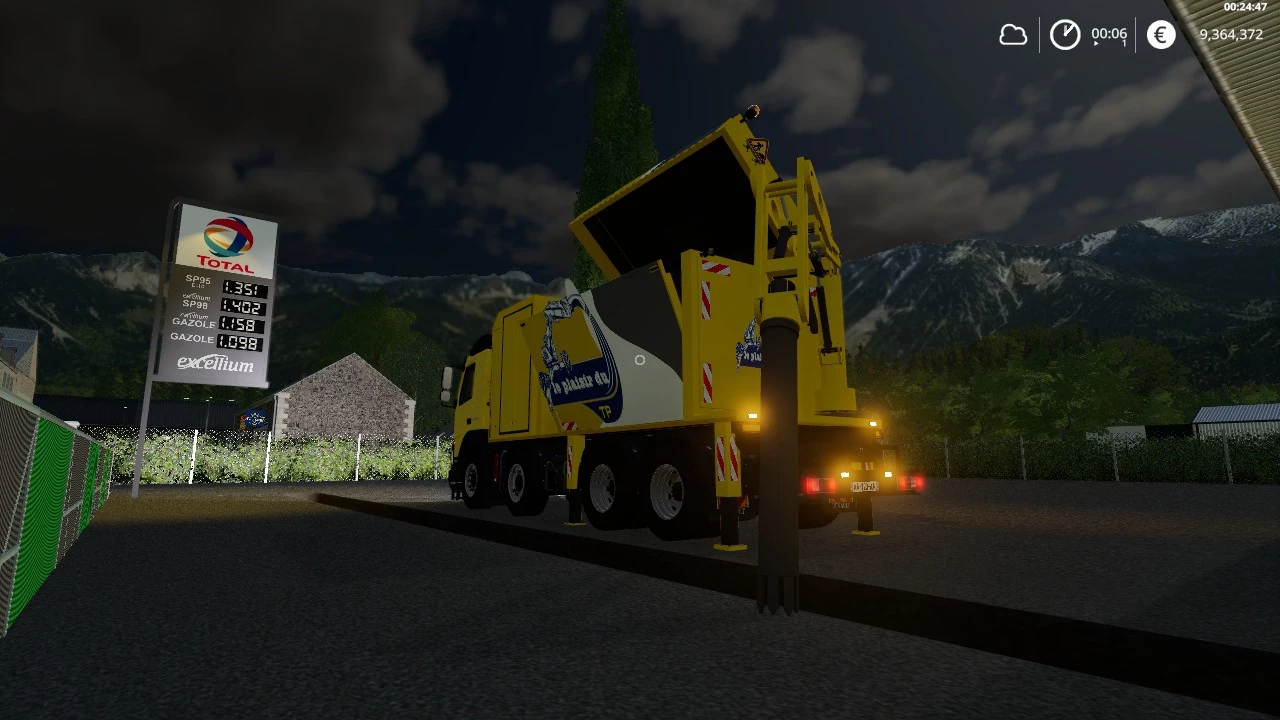1280x720 pixels.
Task: Select the SP98 price display 1.402
Action: click(x=243, y=305)
